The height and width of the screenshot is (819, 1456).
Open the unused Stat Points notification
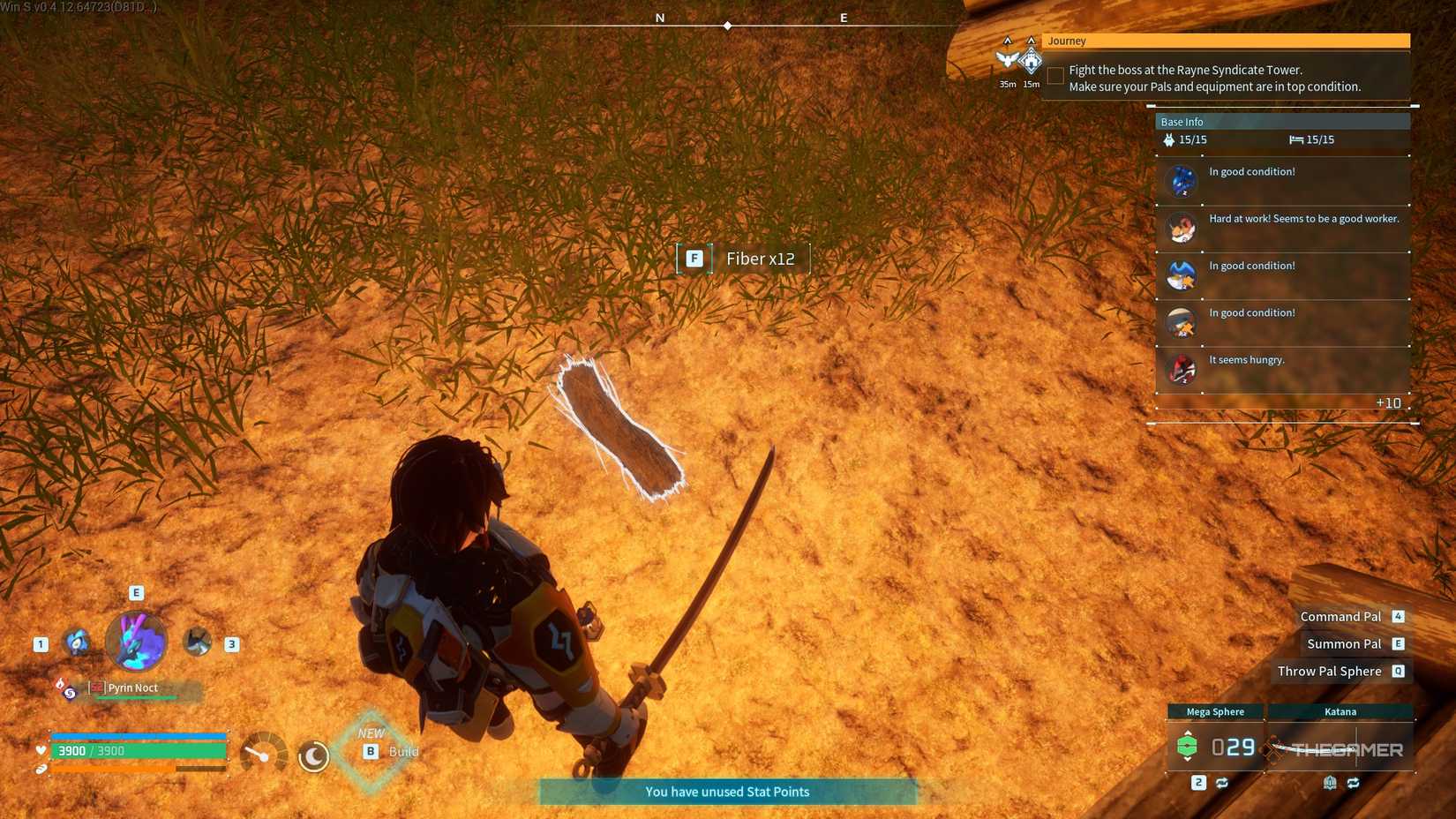click(727, 792)
